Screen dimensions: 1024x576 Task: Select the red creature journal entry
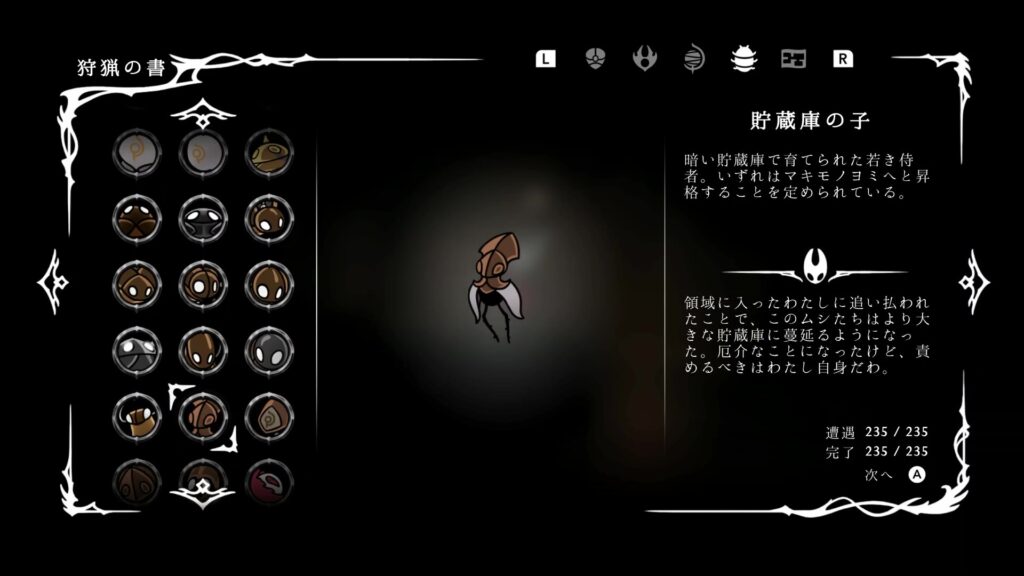pyautogui.click(x=268, y=480)
